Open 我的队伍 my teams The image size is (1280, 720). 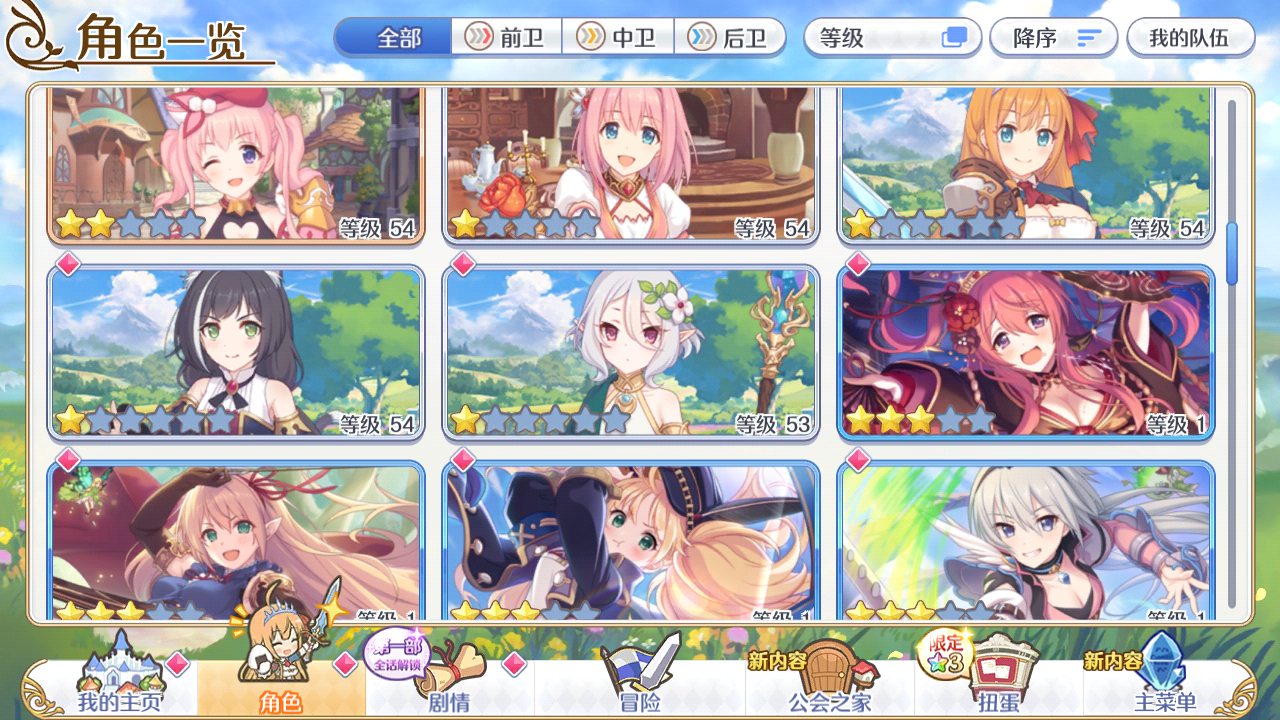point(1192,37)
